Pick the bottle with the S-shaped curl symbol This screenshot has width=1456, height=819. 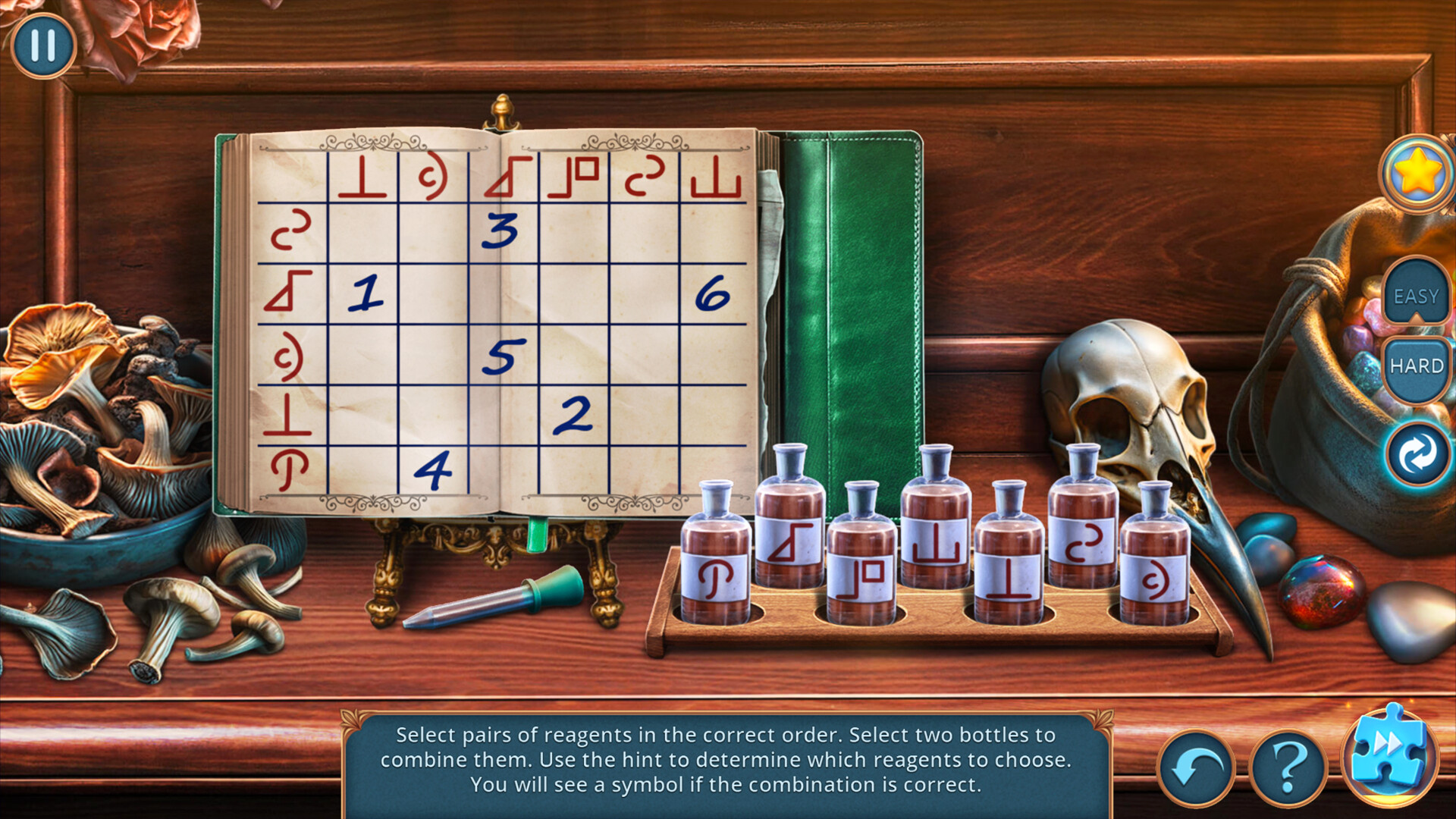1082,523
